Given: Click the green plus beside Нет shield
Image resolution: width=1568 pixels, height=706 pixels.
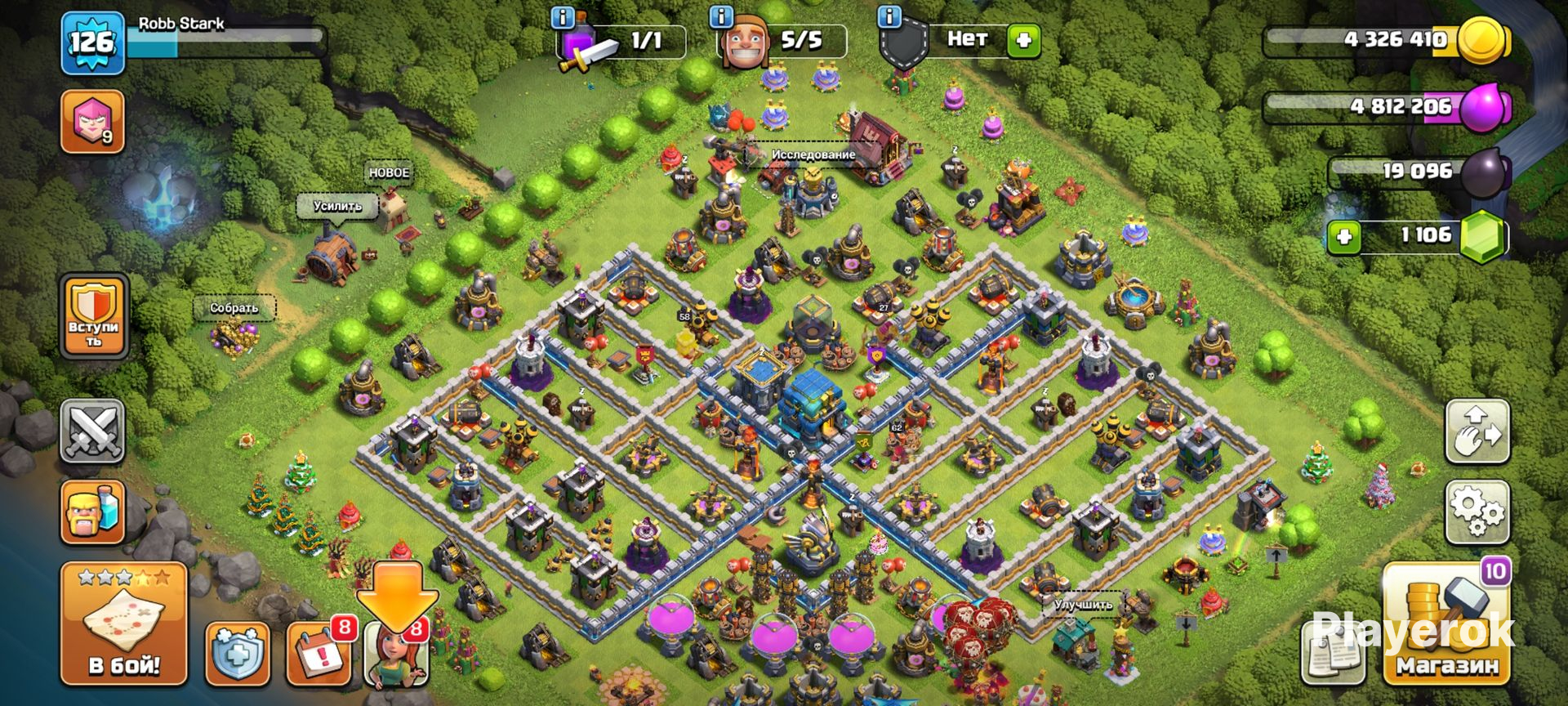Looking at the screenshot, I should pyautogui.click(x=1023, y=40).
